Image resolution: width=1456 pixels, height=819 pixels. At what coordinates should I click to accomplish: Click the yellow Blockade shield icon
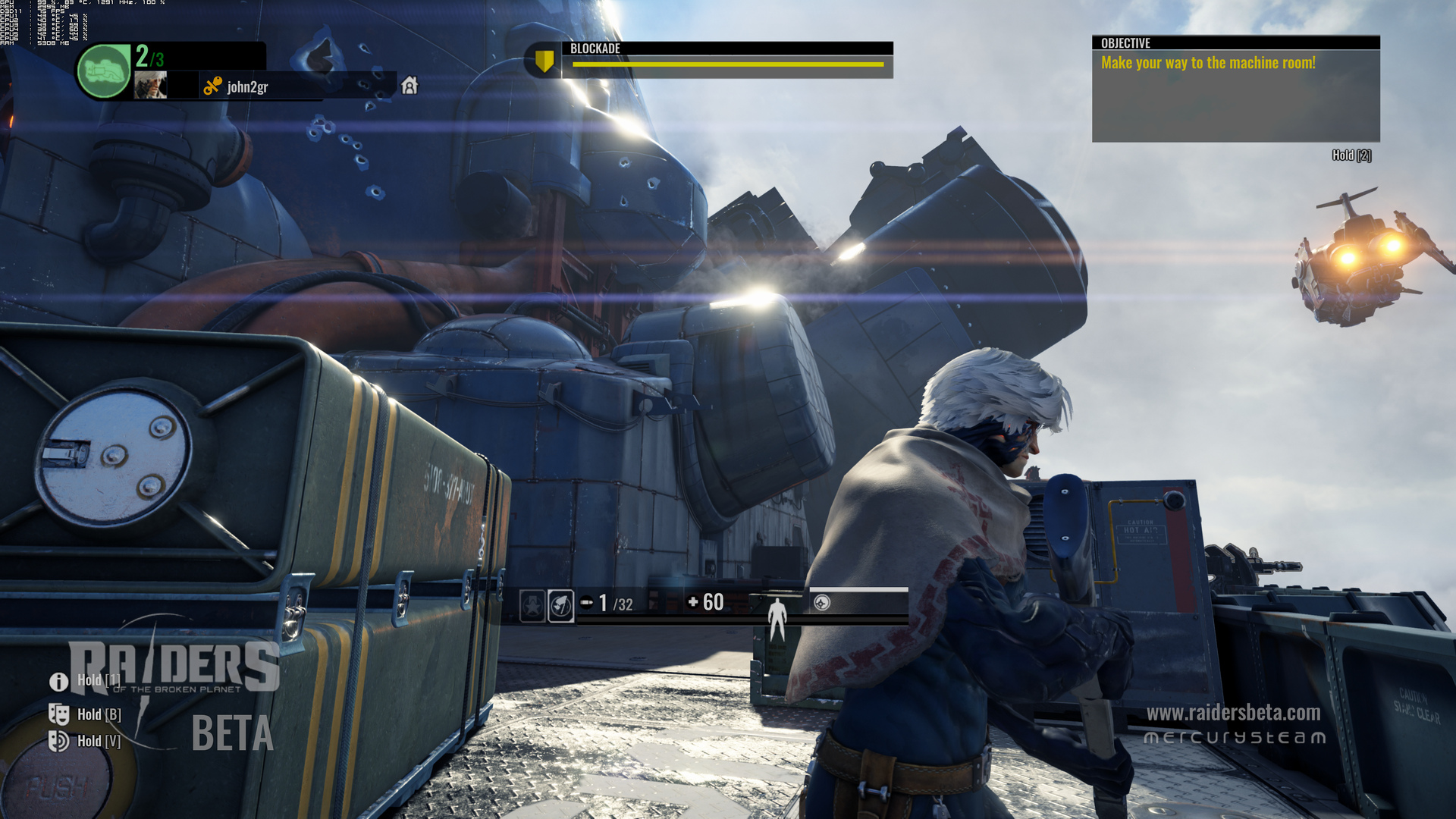pos(544,61)
